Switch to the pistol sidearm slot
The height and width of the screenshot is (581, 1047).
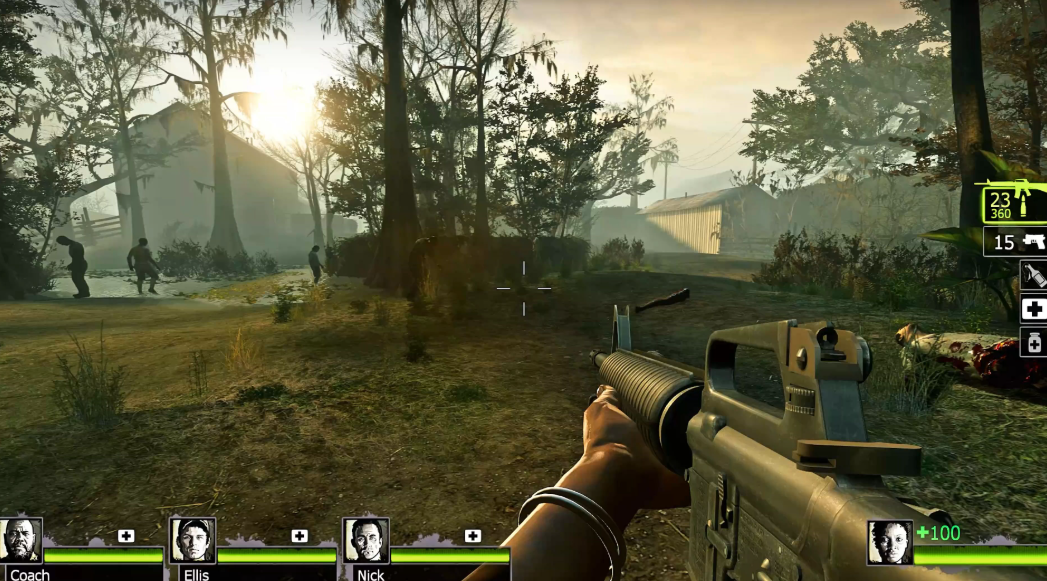coord(1015,242)
